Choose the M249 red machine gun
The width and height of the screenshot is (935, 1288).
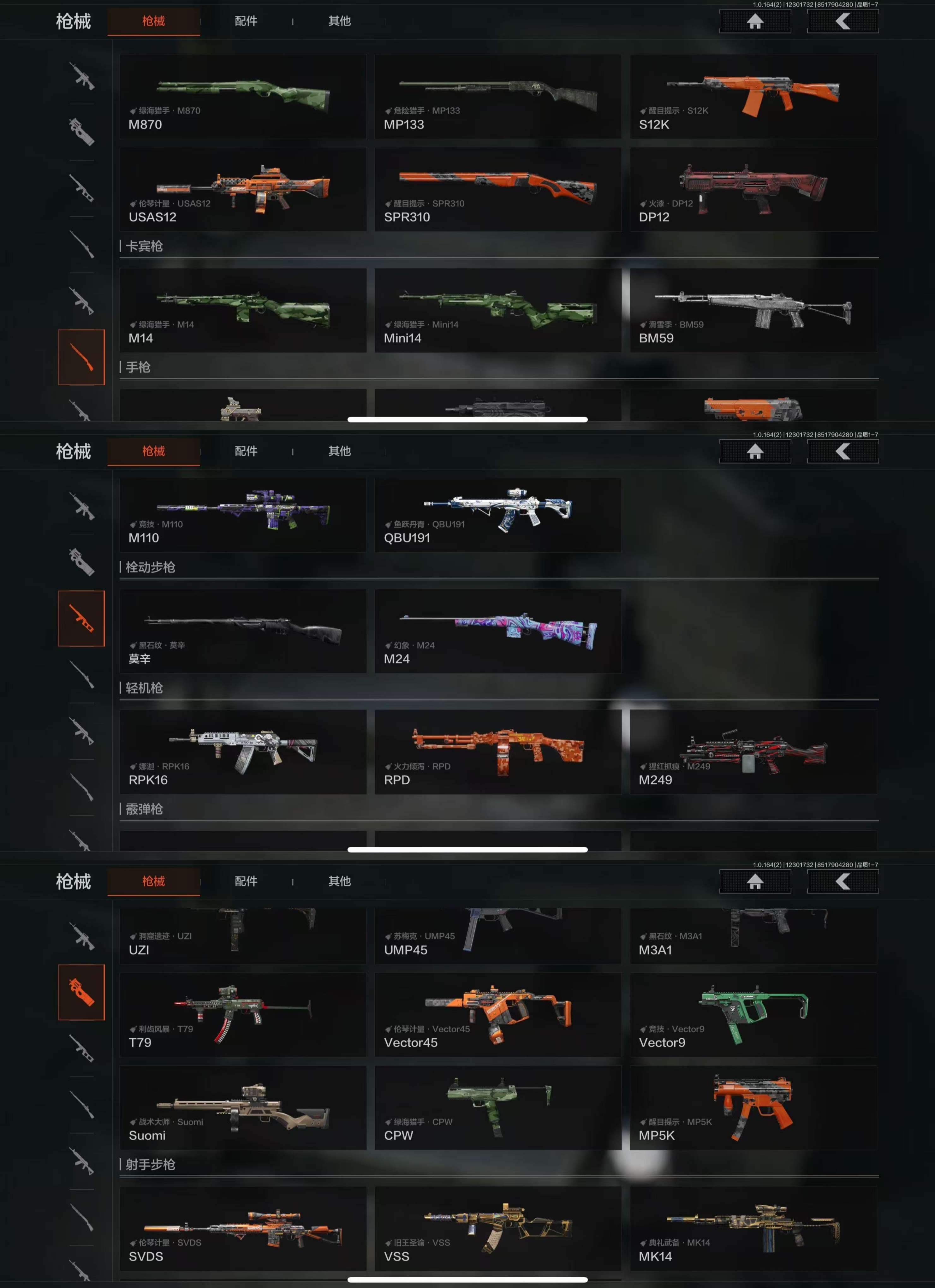[753, 751]
